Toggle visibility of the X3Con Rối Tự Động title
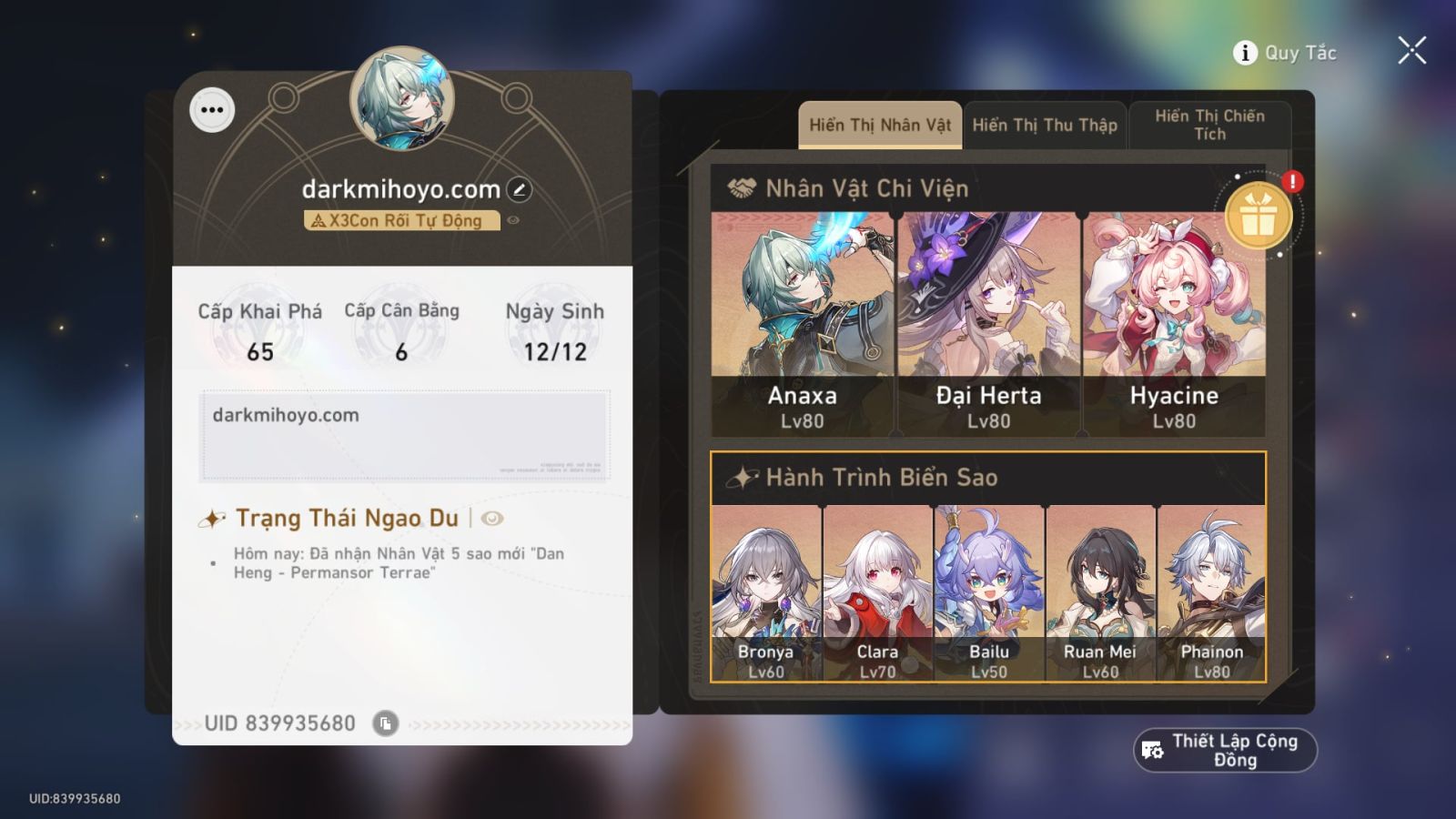This screenshot has height=819, width=1456. [514, 219]
